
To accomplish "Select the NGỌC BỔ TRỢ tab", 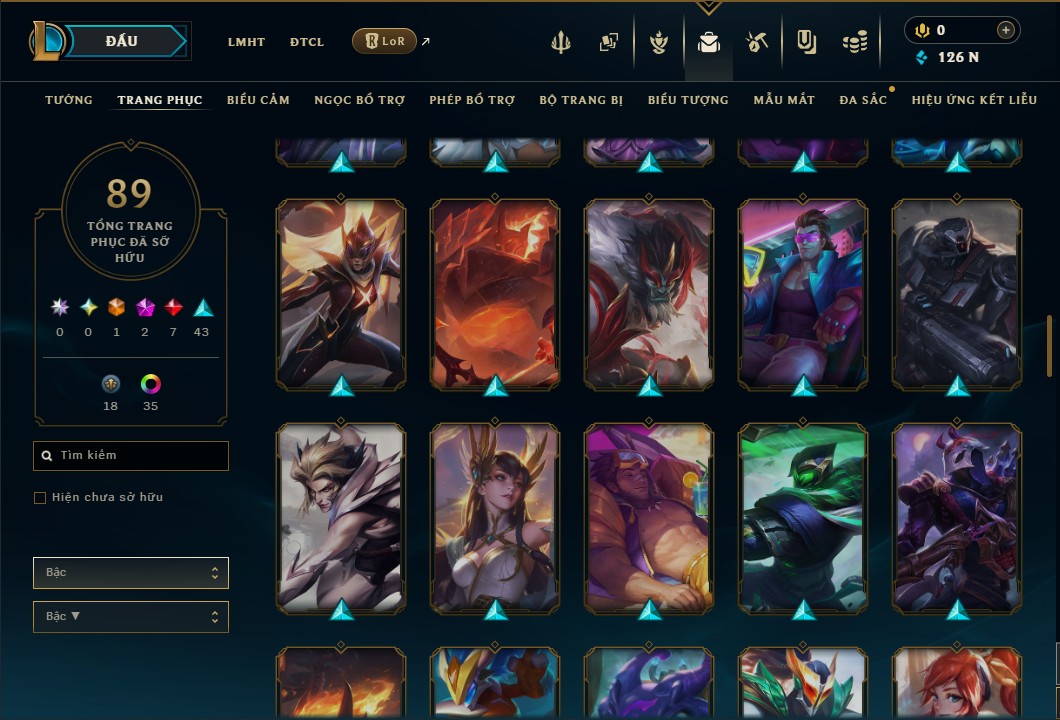I will (x=359, y=100).
